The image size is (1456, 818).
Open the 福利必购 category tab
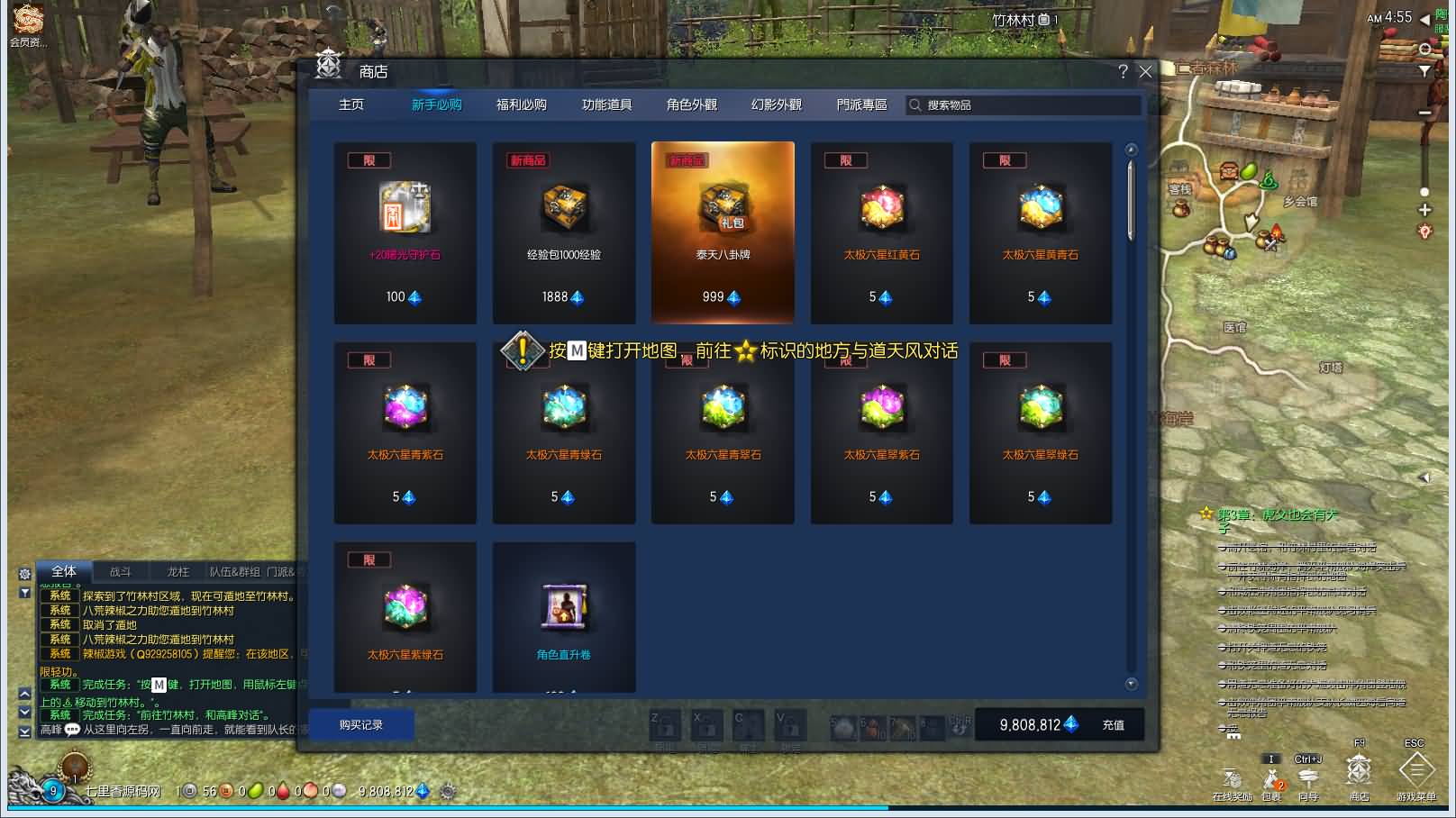[x=521, y=105]
